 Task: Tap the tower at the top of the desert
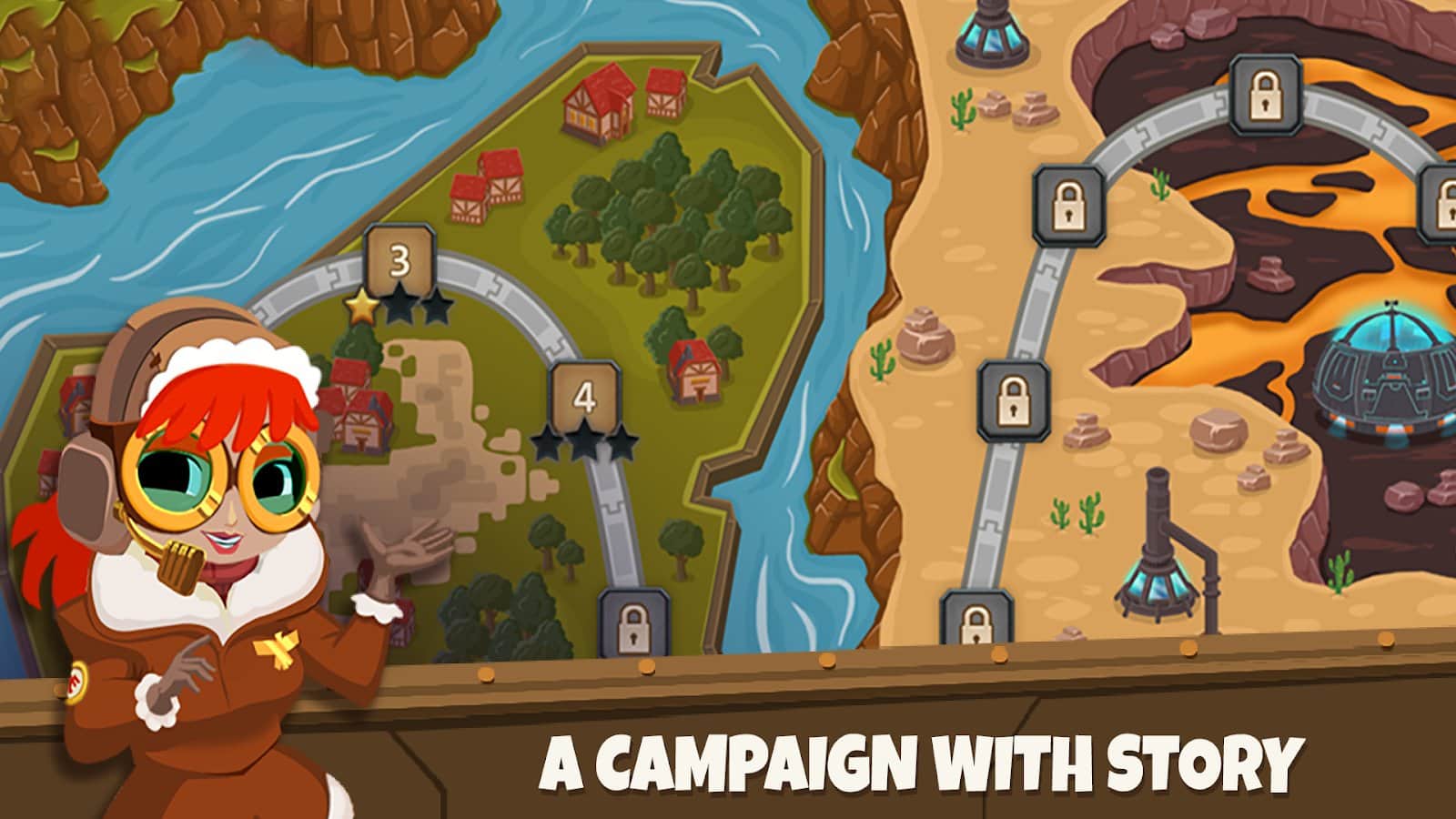pyautogui.click(x=990, y=32)
